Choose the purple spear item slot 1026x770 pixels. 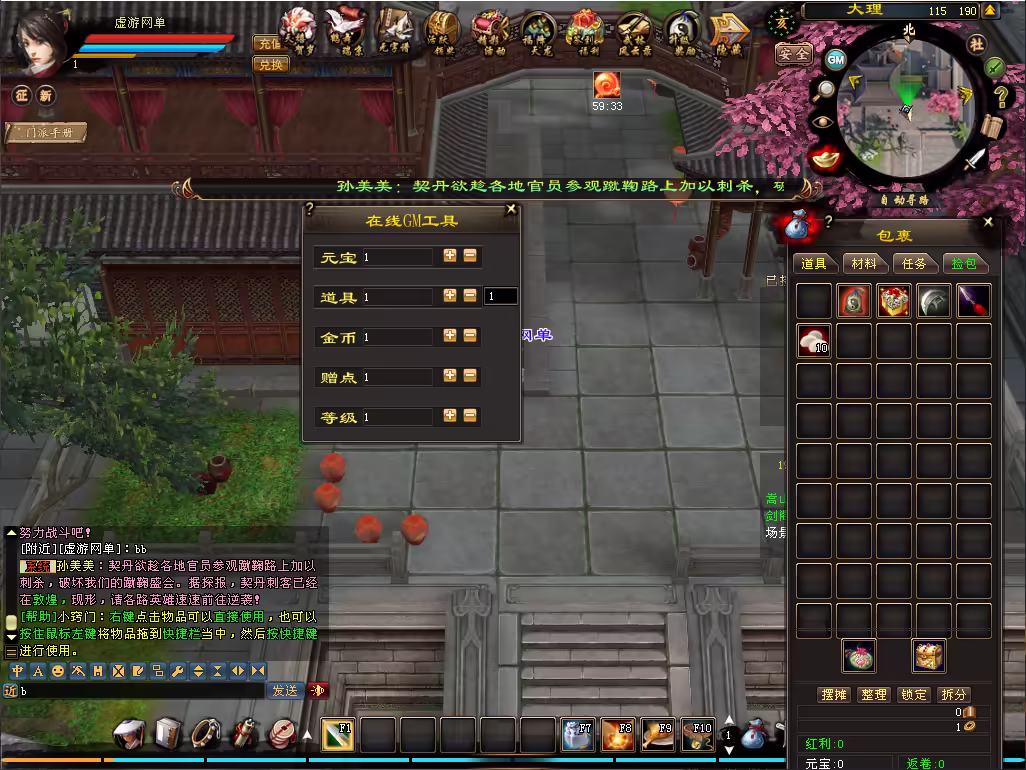coord(973,301)
